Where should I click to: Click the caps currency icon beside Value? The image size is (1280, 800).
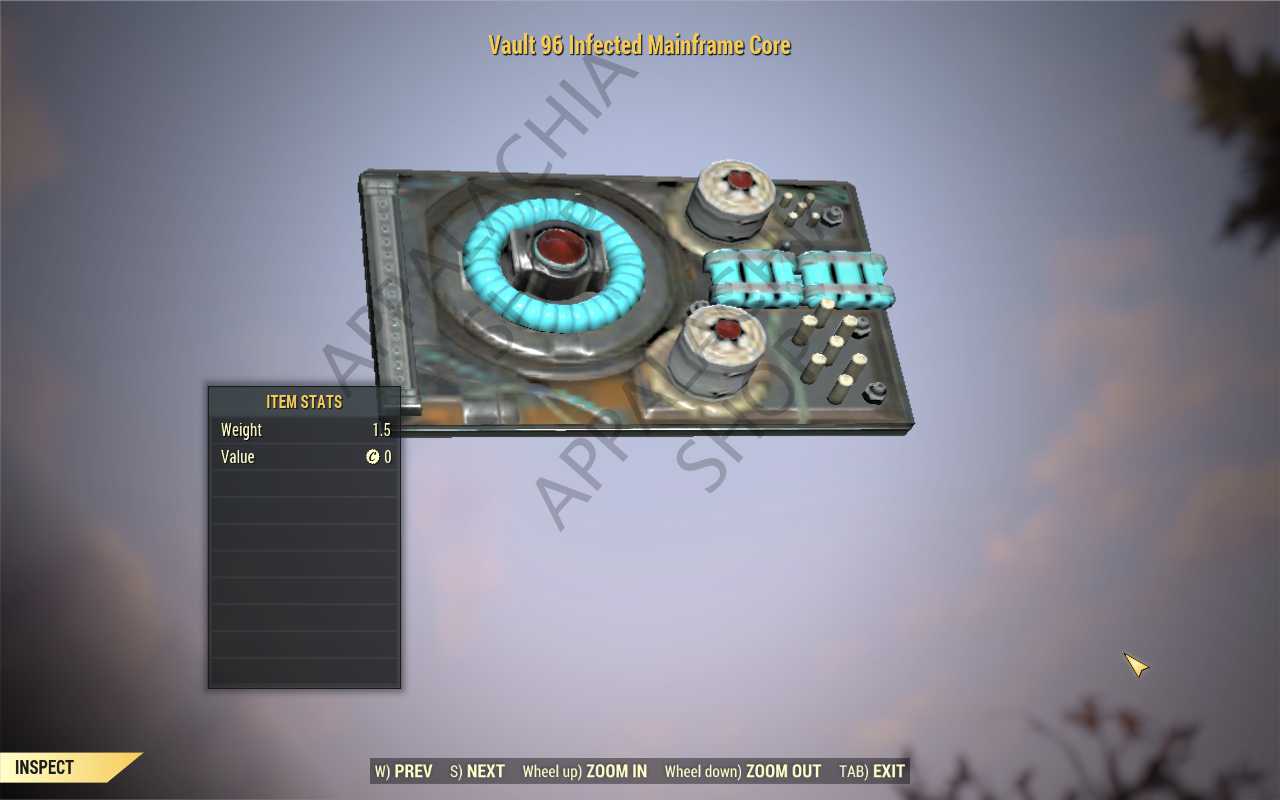pyautogui.click(x=374, y=457)
